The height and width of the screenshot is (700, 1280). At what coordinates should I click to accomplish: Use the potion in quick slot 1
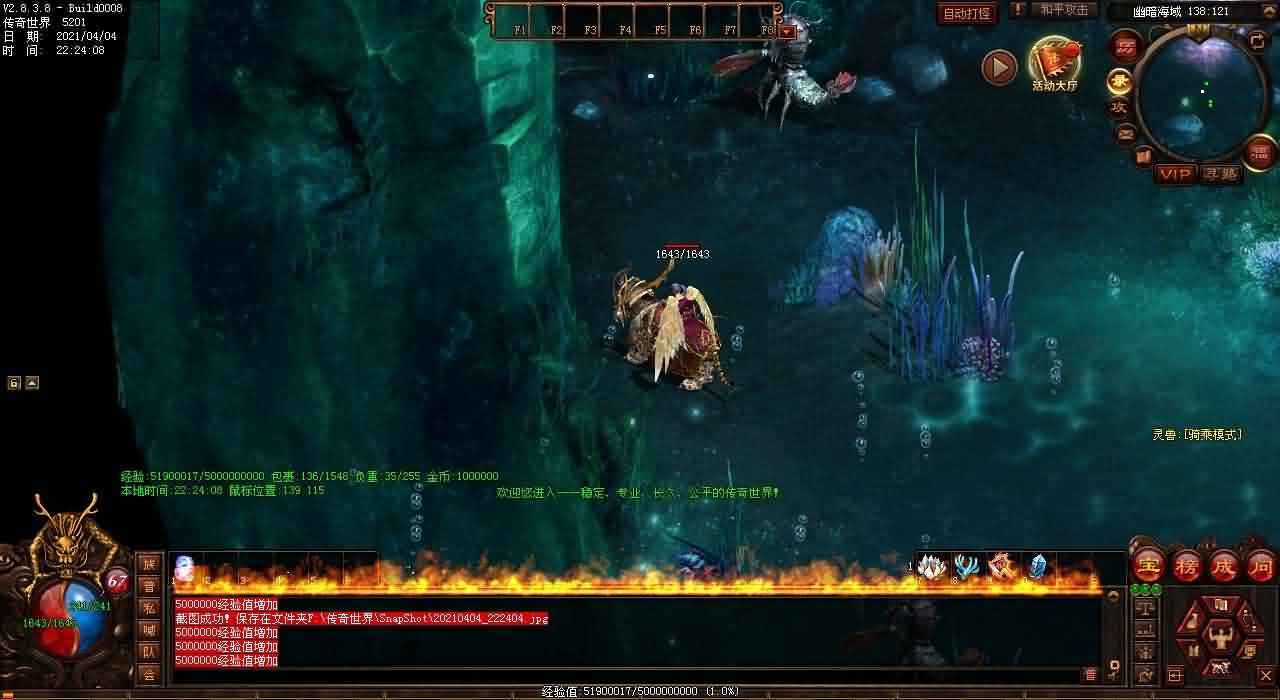pos(185,567)
